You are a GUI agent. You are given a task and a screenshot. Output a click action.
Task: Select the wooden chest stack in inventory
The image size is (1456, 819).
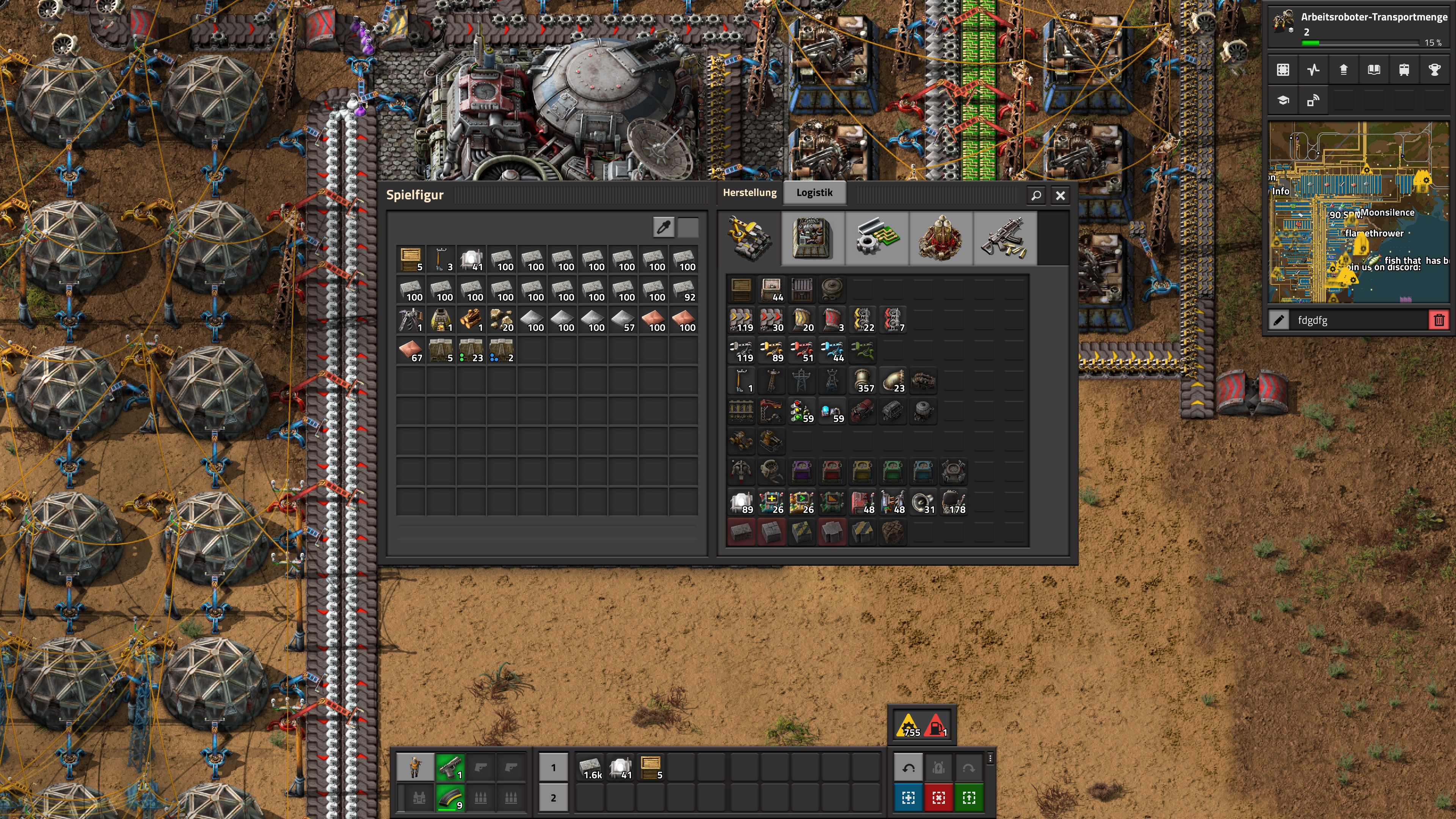click(x=411, y=259)
